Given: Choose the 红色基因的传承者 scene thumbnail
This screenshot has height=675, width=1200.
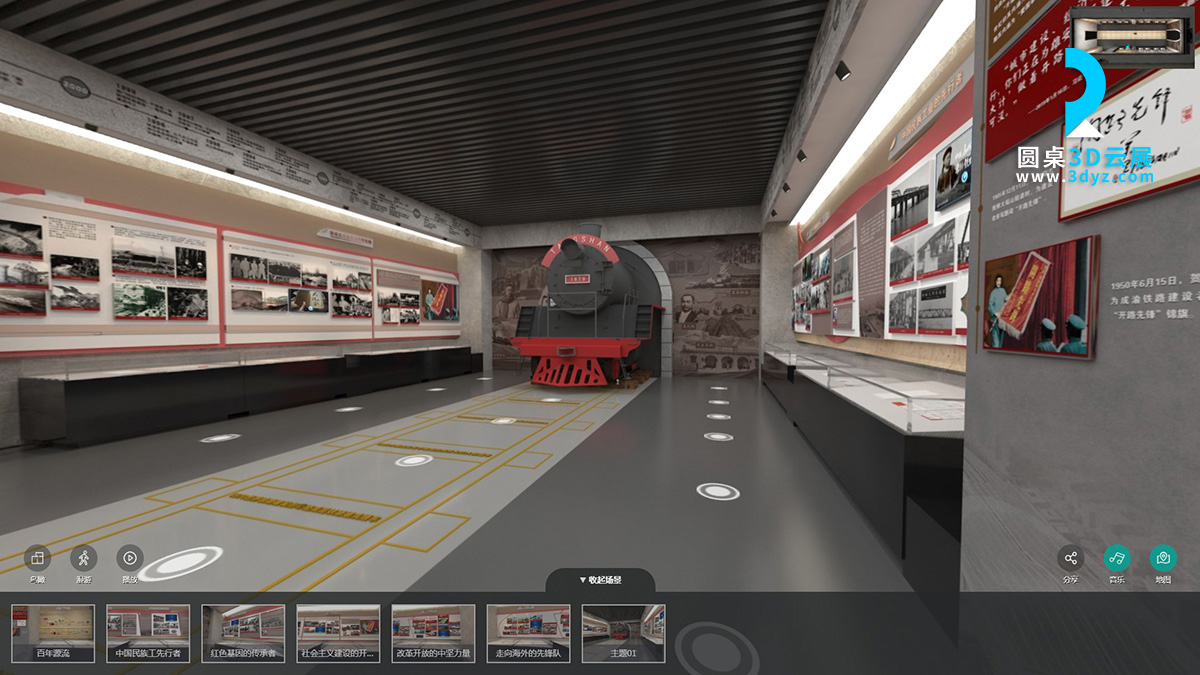Looking at the screenshot, I should pyautogui.click(x=243, y=632).
